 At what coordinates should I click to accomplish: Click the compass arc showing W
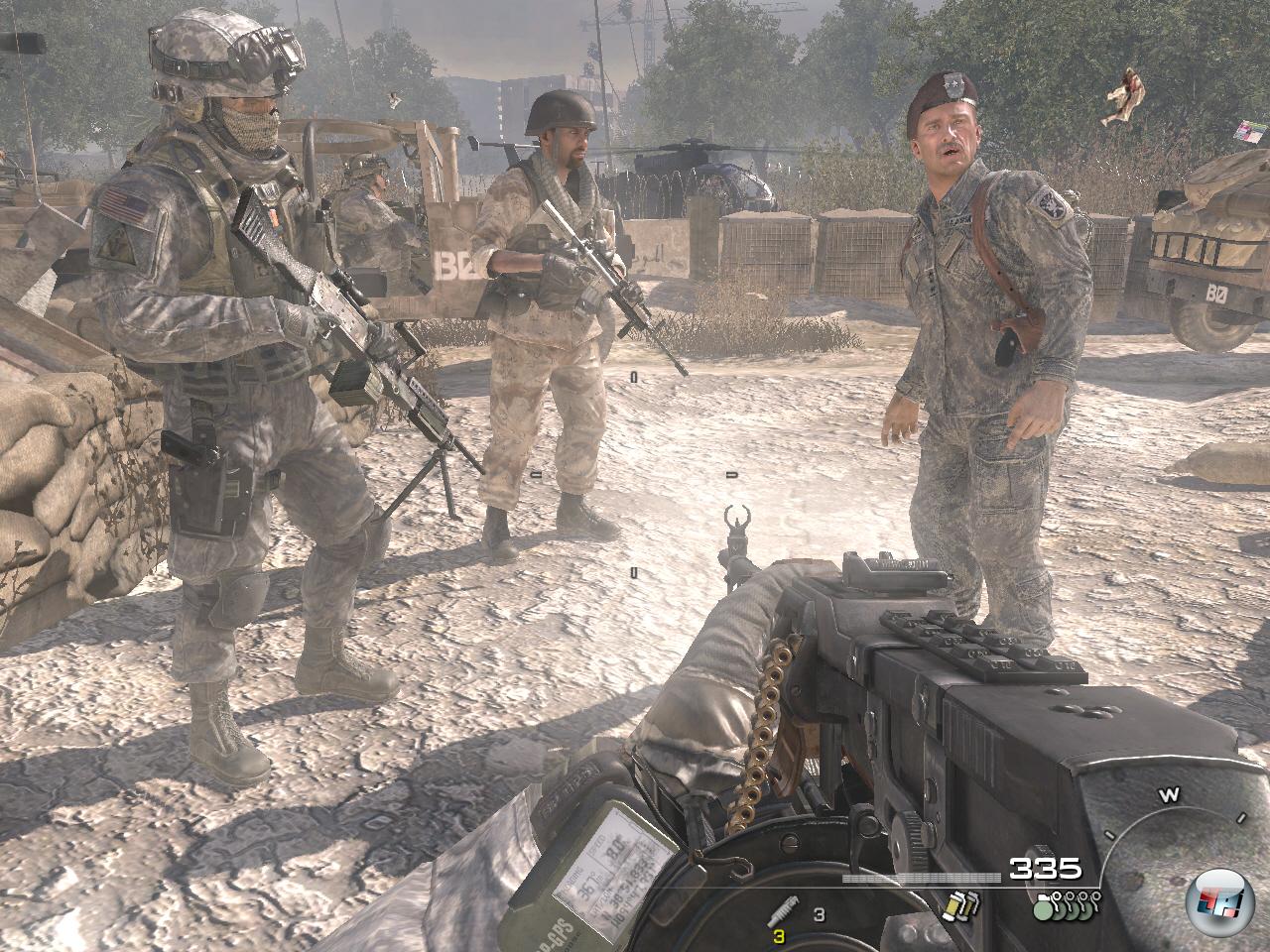coord(1173,795)
